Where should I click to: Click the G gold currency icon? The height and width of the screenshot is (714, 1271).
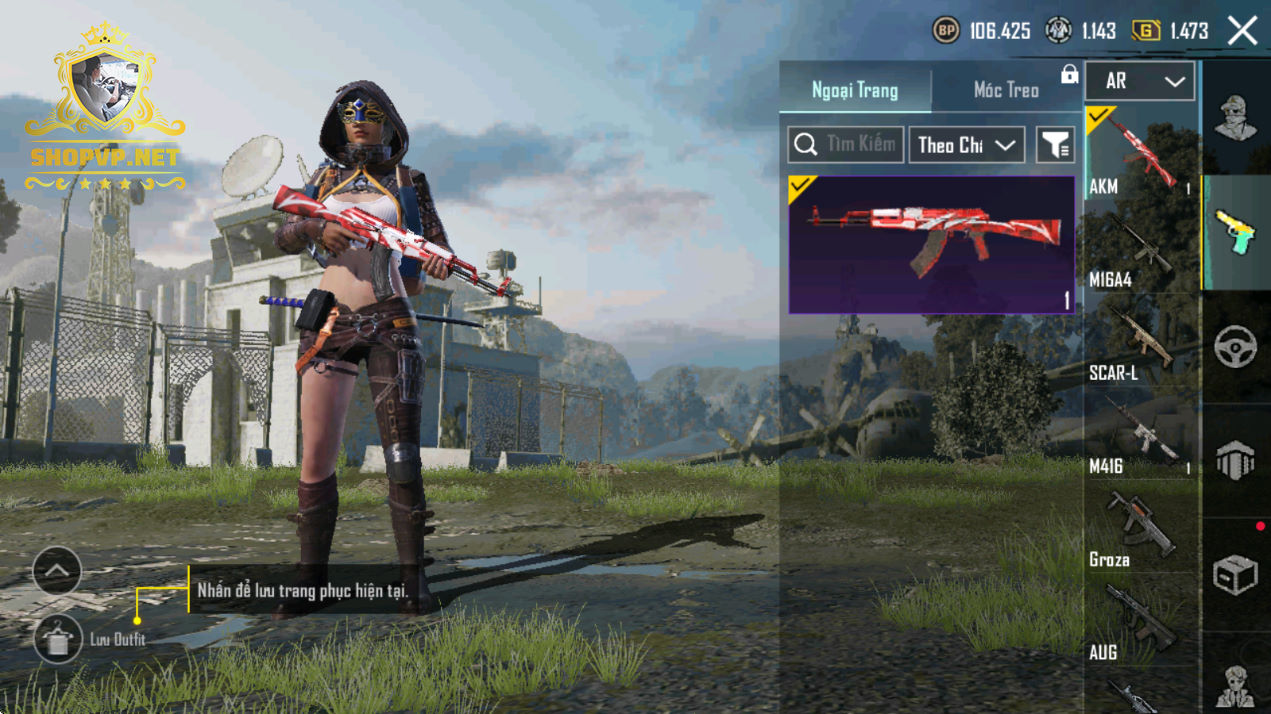[x=1146, y=31]
